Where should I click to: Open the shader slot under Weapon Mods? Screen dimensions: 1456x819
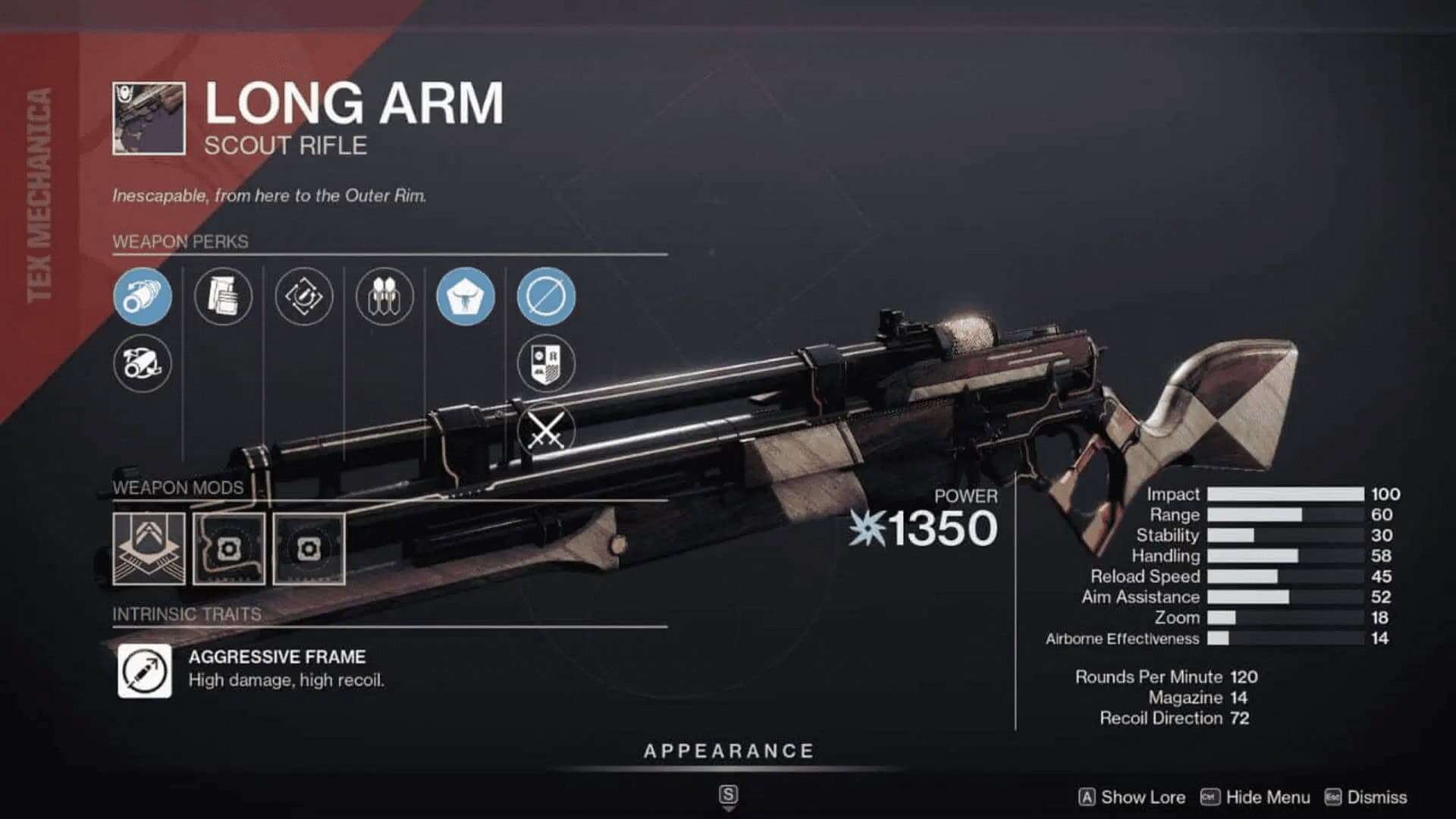pyautogui.click(x=149, y=548)
